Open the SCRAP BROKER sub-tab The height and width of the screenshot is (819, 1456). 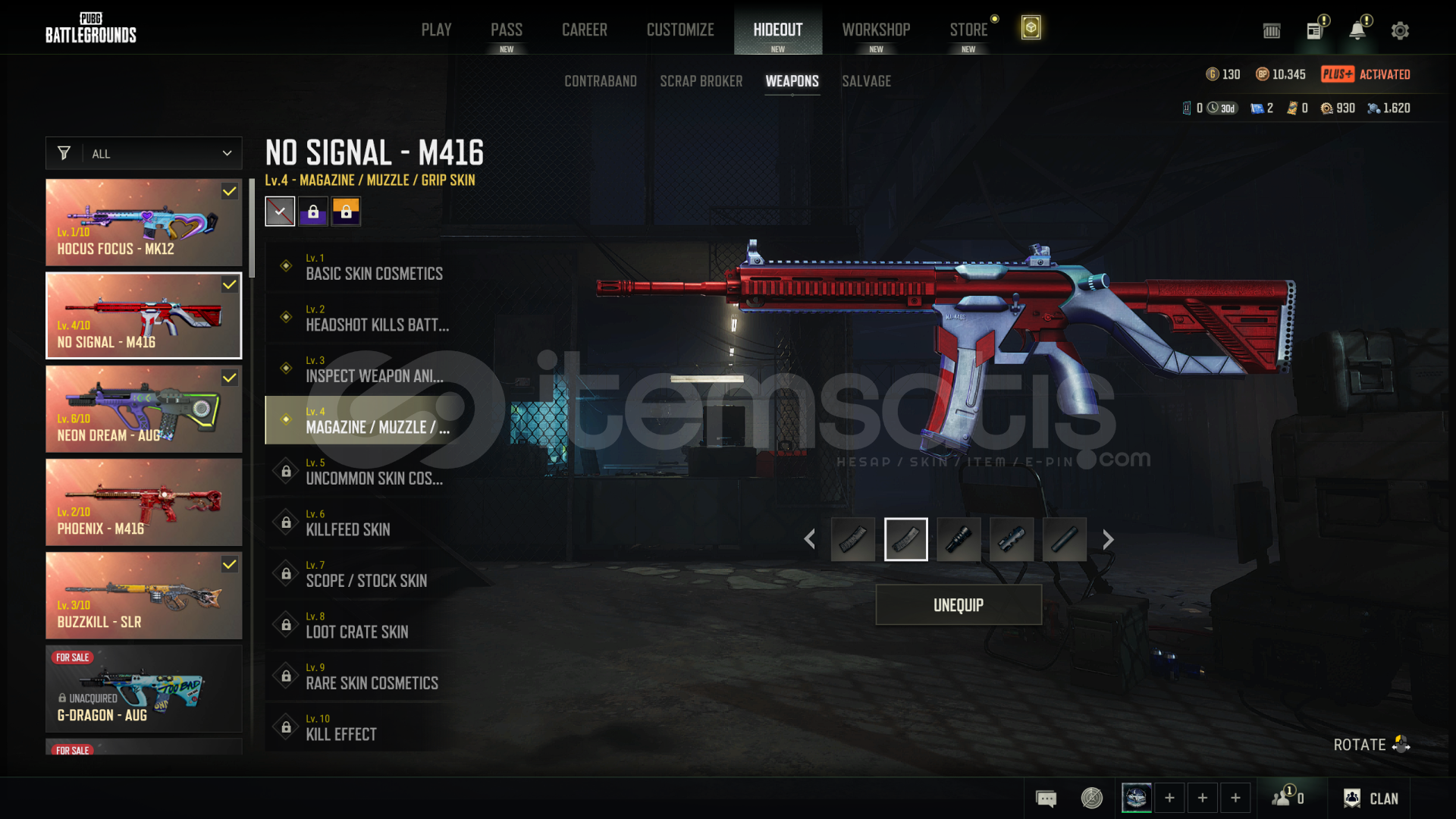701,81
